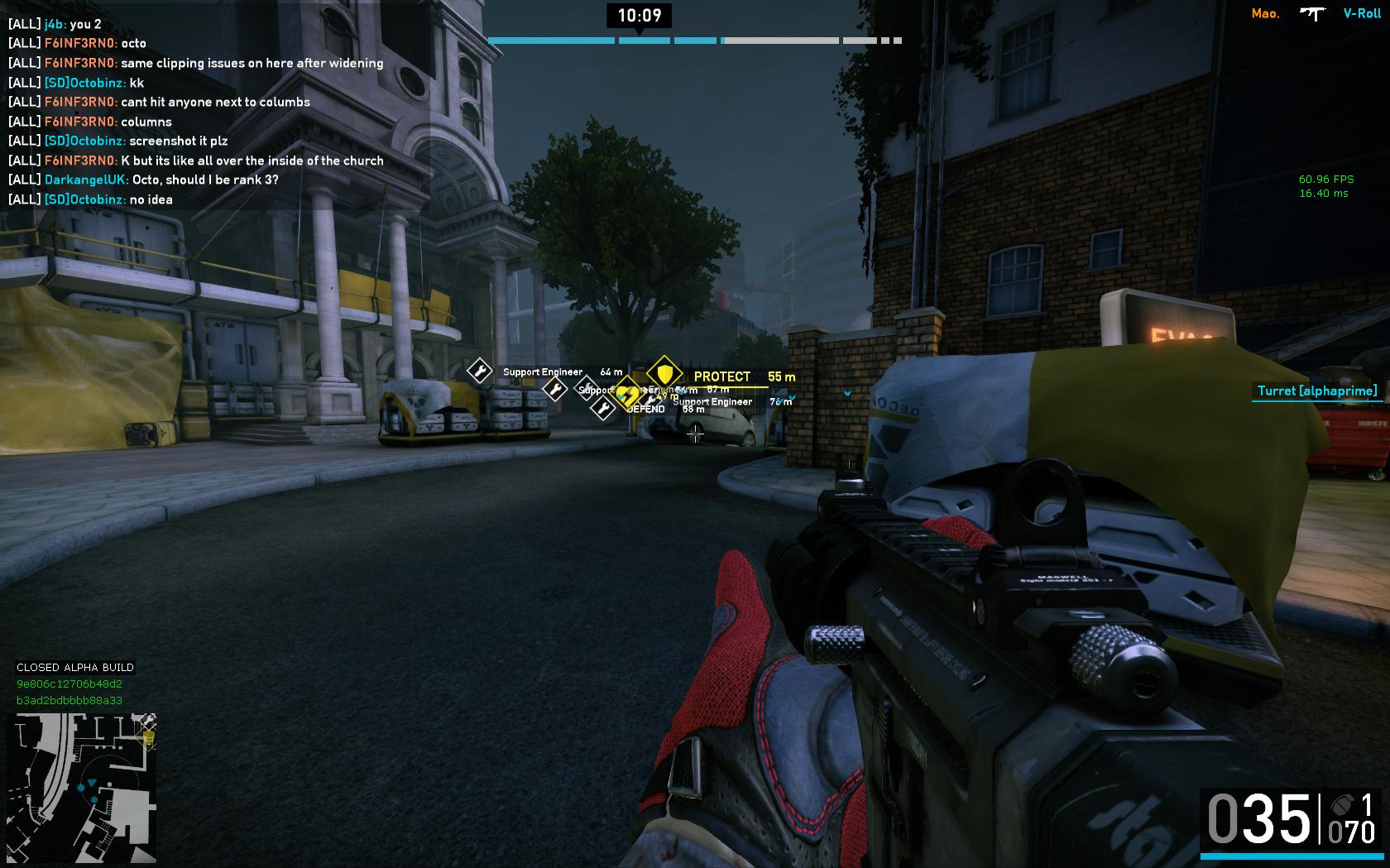This screenshot has height=868, width=1390.
Task: Click the minimap in the corner
Action: coord(82,788)
